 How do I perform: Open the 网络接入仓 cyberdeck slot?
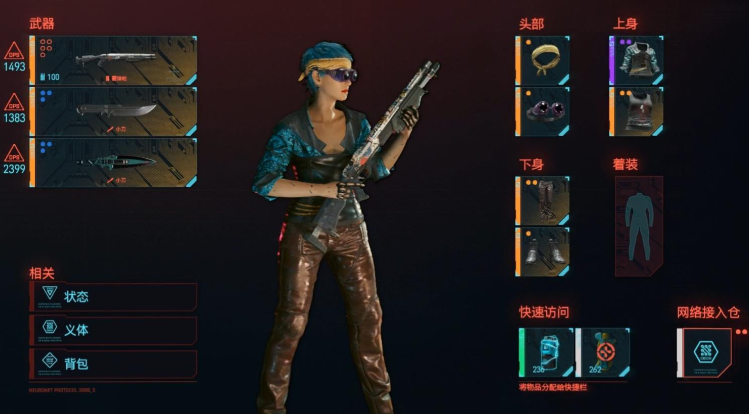point(704,352)
